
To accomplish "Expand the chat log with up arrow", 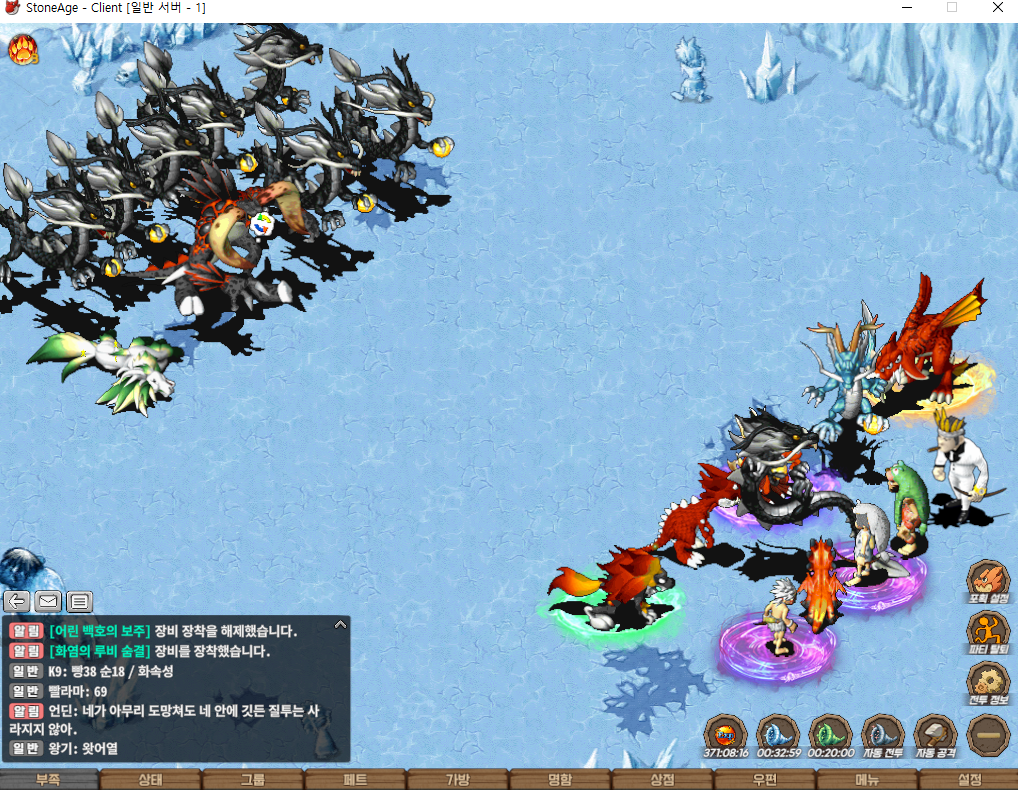I will click(340, 625).
